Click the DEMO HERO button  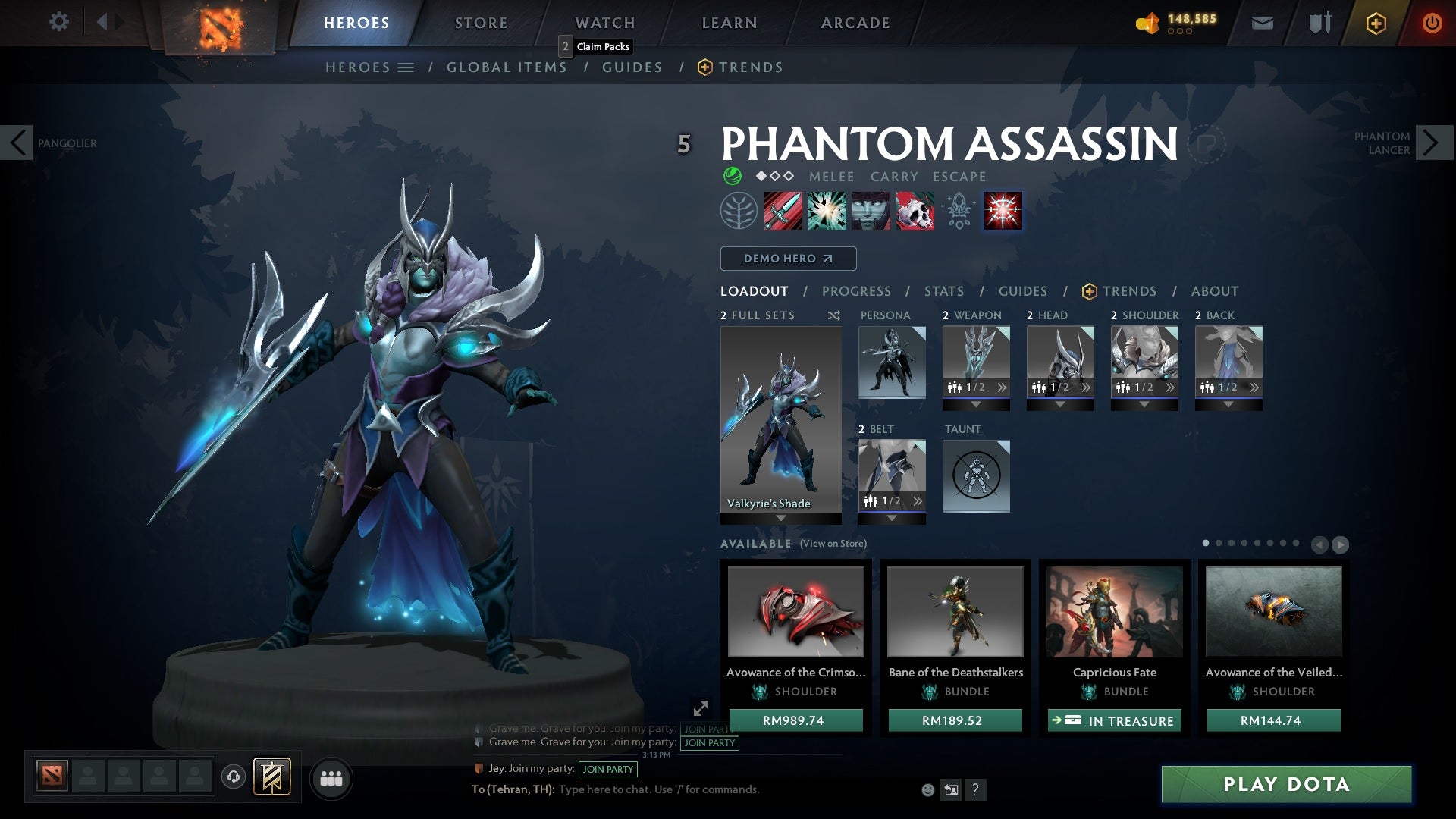[x=788, y=259]
